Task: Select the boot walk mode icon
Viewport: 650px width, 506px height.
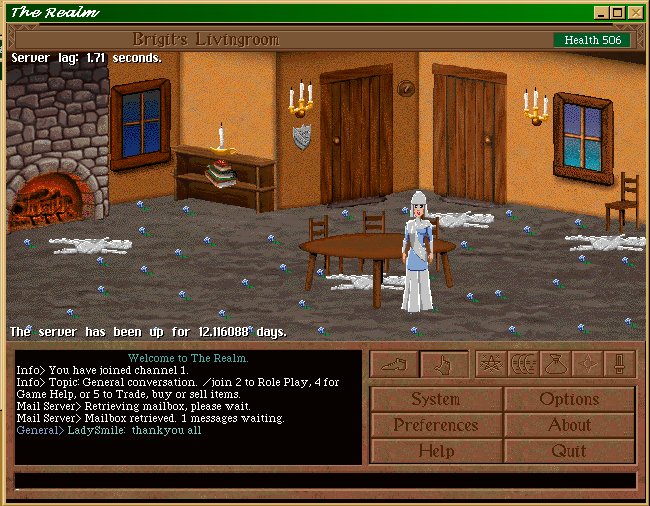Action: (x=394, y=365)
